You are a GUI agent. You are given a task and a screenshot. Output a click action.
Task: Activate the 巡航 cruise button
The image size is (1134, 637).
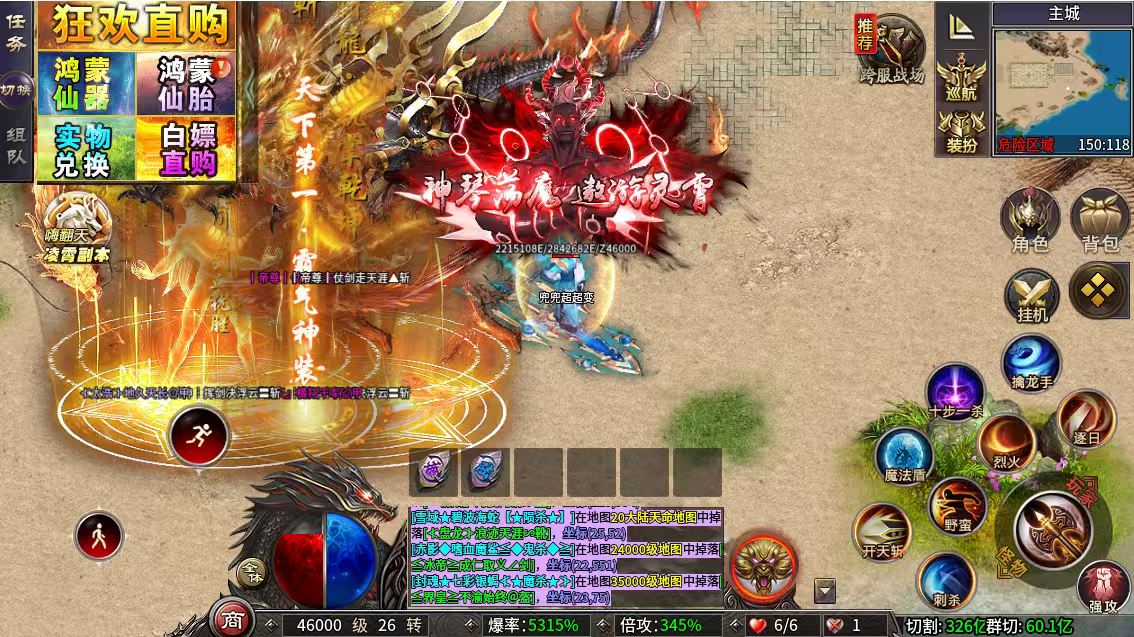point(962,79)
